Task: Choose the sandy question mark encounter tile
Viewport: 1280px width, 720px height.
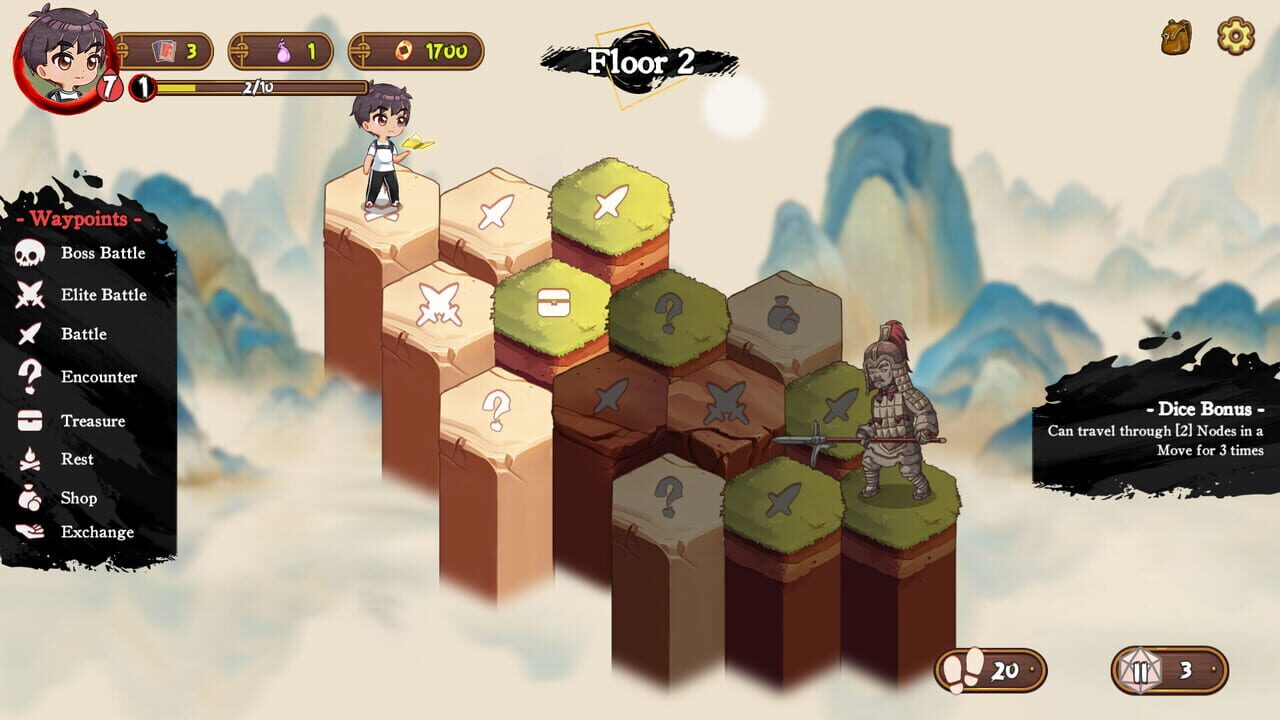Action: (495, 410)
